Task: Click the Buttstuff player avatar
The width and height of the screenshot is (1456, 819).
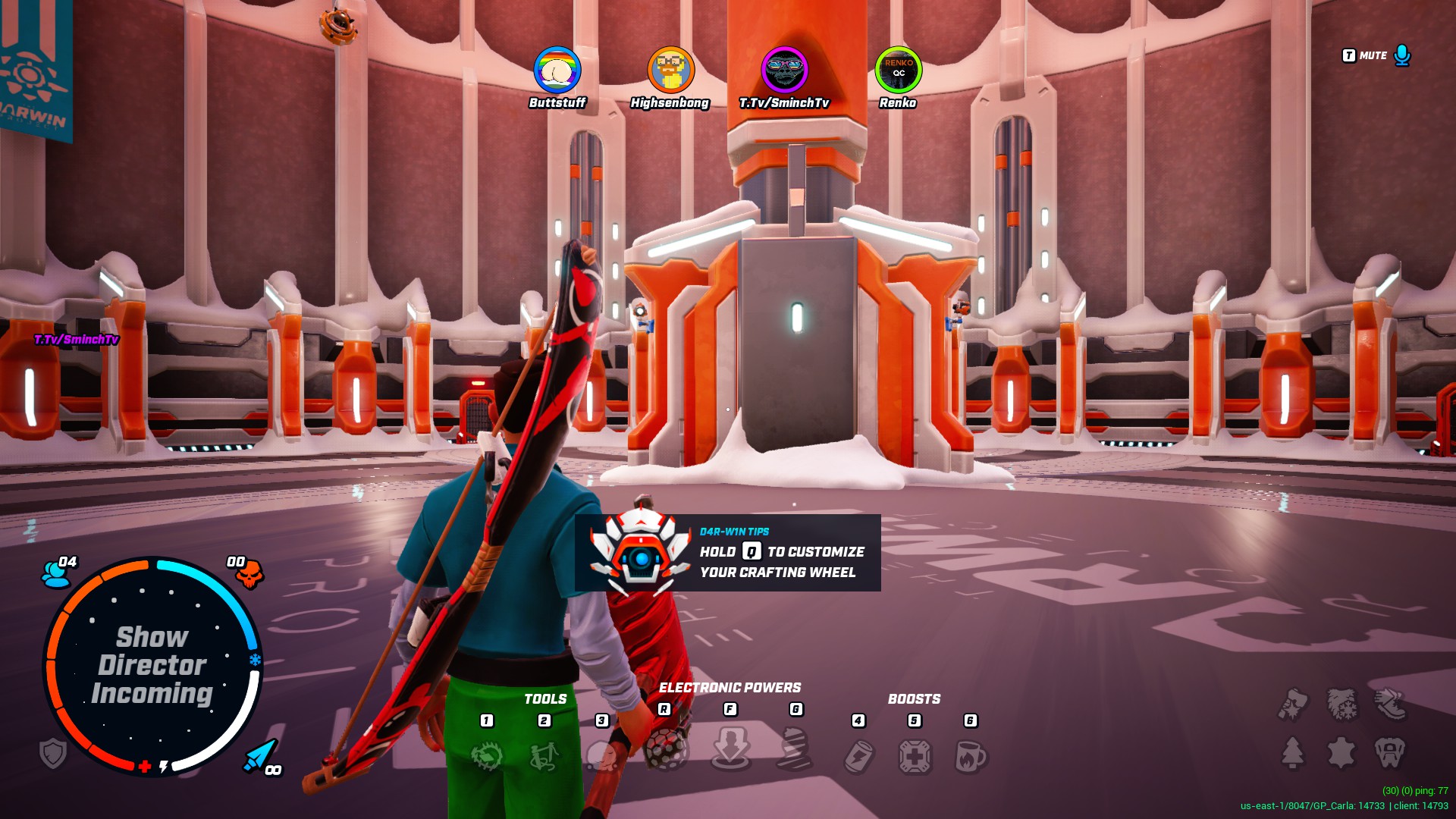Action: (x=557, y=70)
